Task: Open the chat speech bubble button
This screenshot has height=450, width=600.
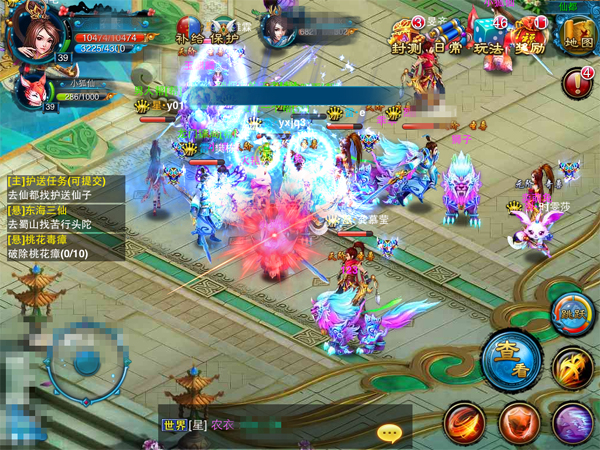Action: point(389,431)
